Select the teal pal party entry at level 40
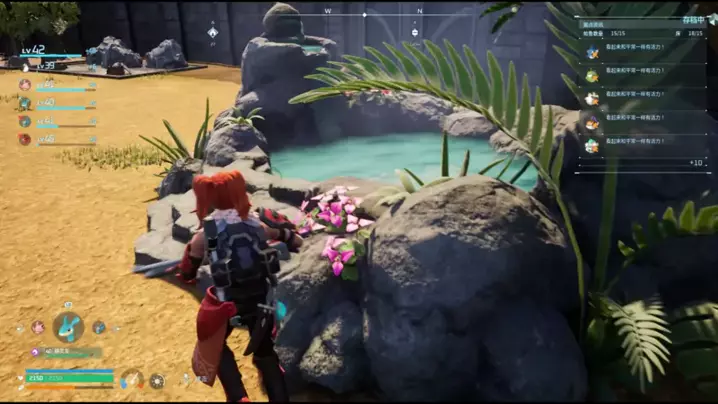718x404 pixels. (x=25, y=102)
